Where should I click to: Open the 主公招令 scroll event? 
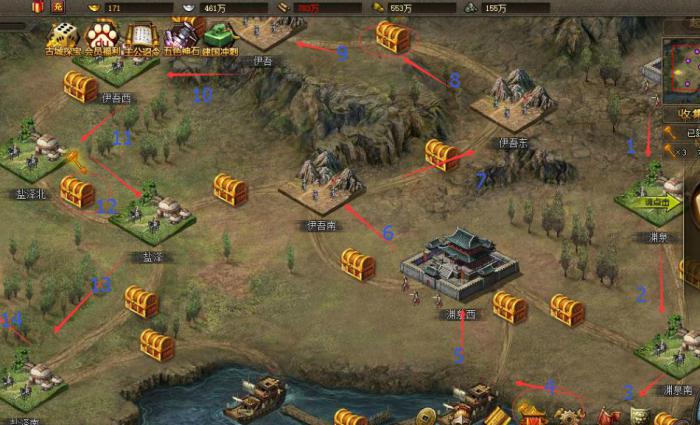[x=141, y=37]
